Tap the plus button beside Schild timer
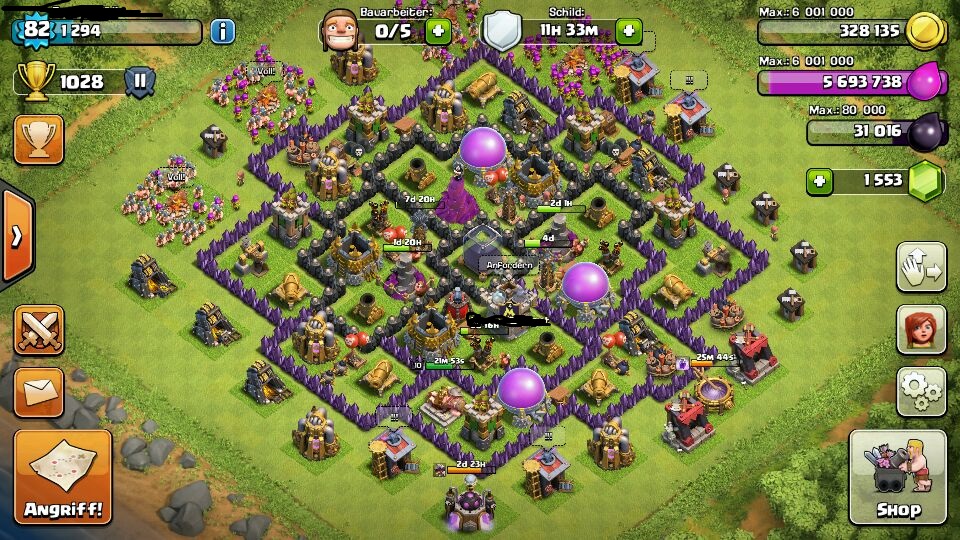 pyautogui.click(x=629, y=31)
